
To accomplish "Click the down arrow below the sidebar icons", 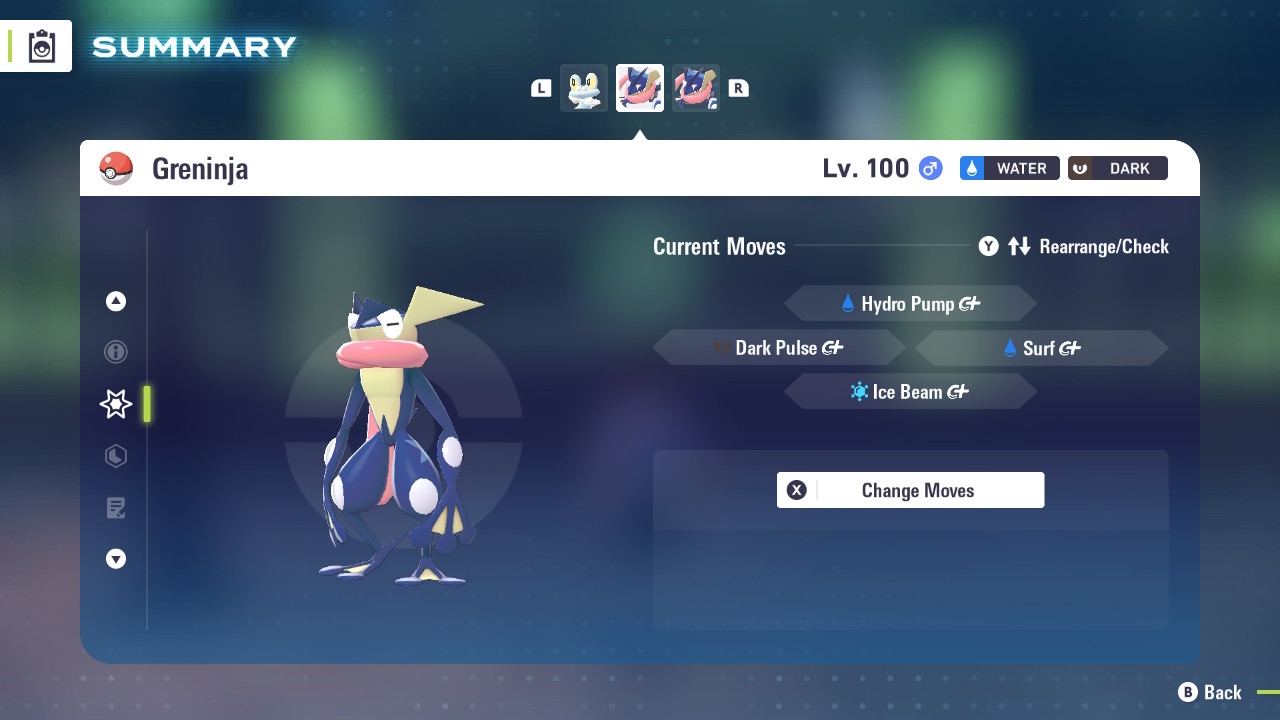I will point(115,559).
